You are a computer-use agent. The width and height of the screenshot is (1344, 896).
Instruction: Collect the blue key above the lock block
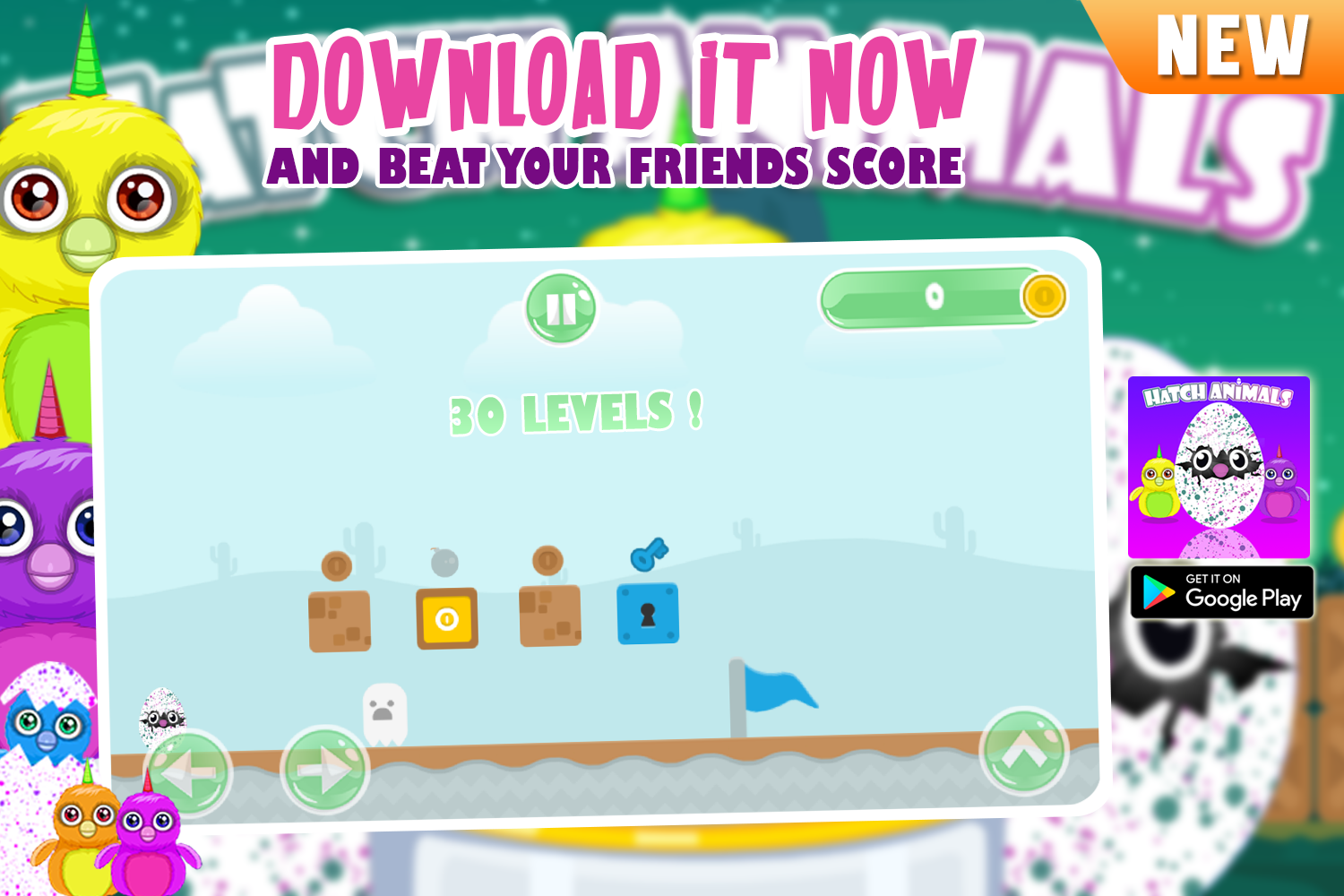coord(650,556)
